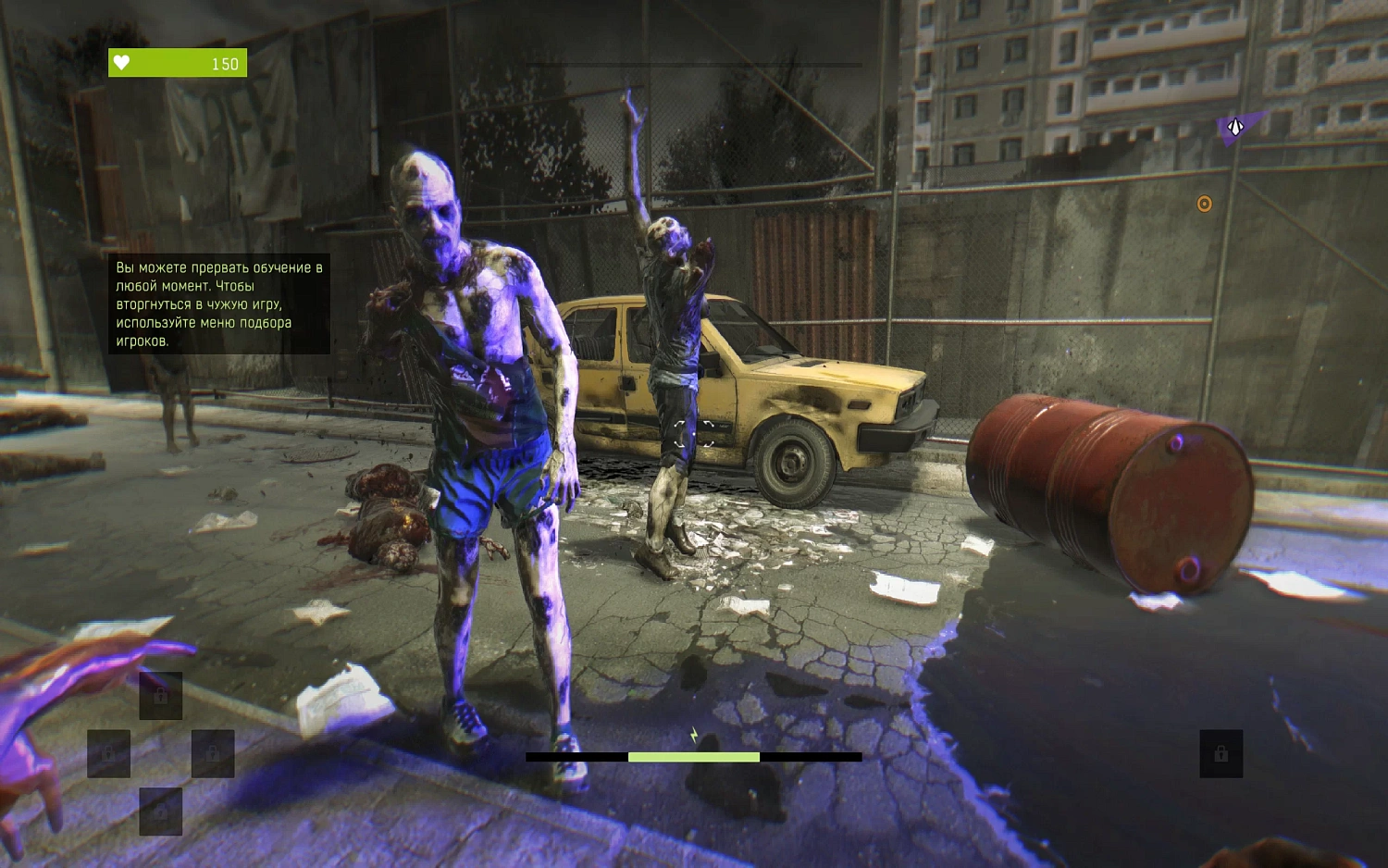Click the tutorial message box about interrupting training

coord(218,305)
